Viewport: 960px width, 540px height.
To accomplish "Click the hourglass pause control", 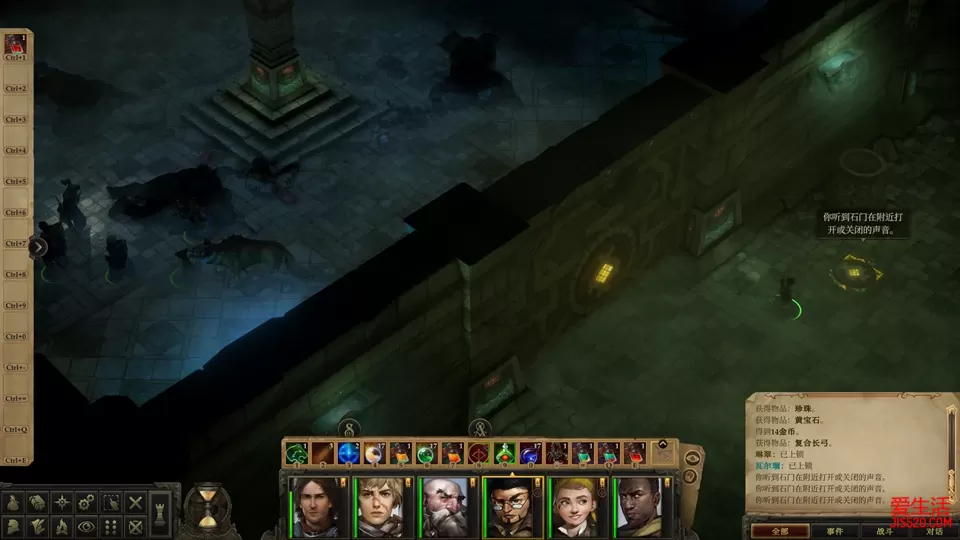I will click(207, 507).
